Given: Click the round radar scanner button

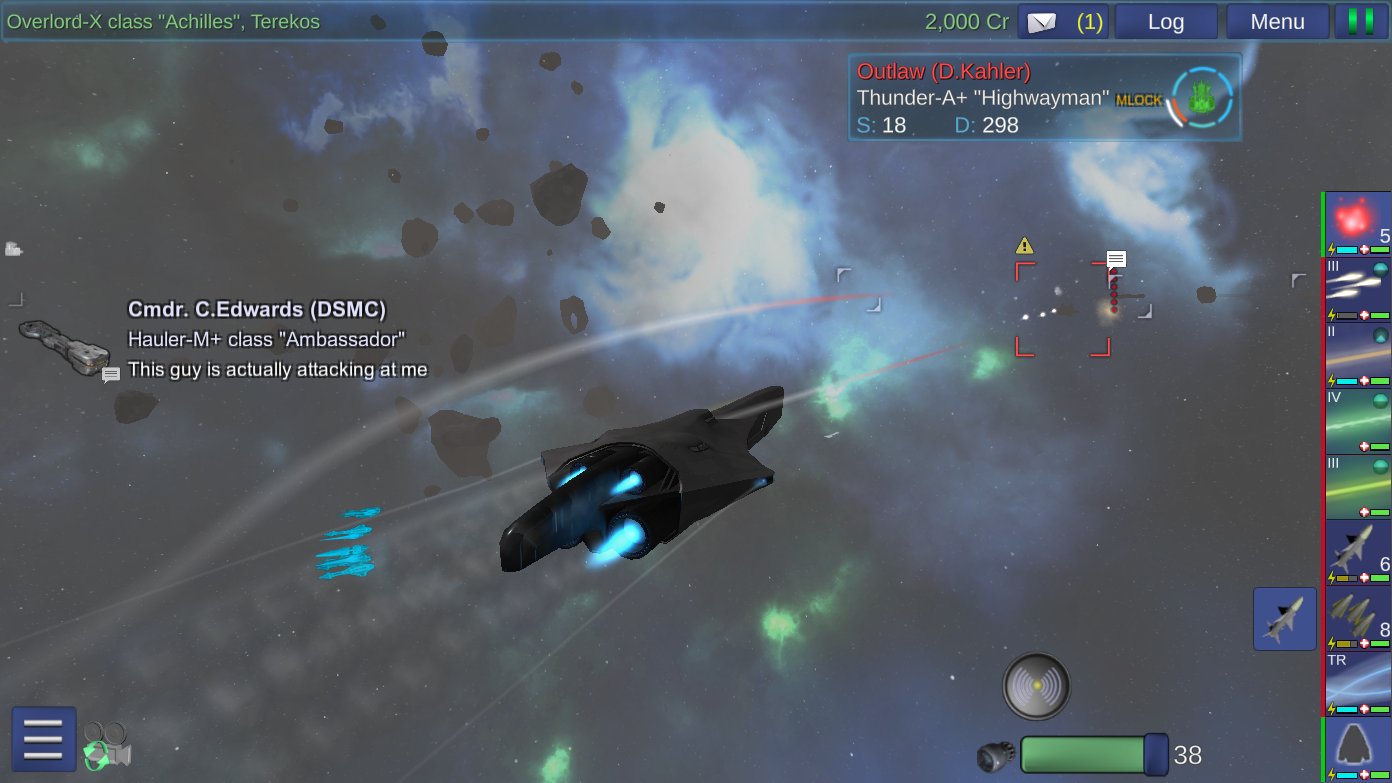Looking at the screenshot, I should pyautogui.click(x=1036, y=687).
